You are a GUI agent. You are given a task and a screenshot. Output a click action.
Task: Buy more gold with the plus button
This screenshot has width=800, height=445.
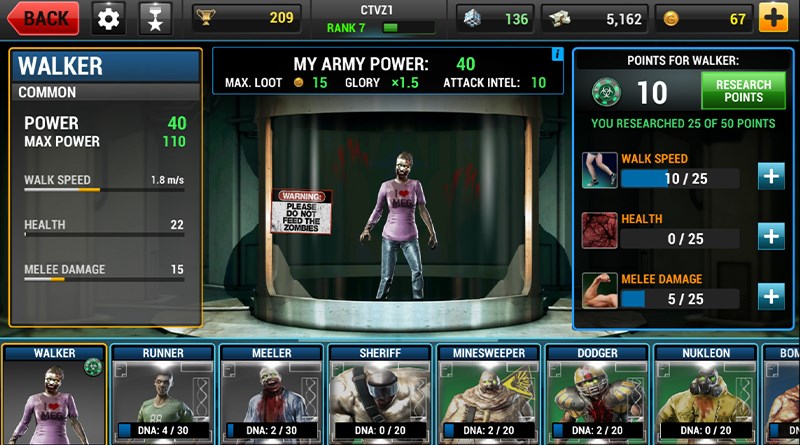pos(772,18)
